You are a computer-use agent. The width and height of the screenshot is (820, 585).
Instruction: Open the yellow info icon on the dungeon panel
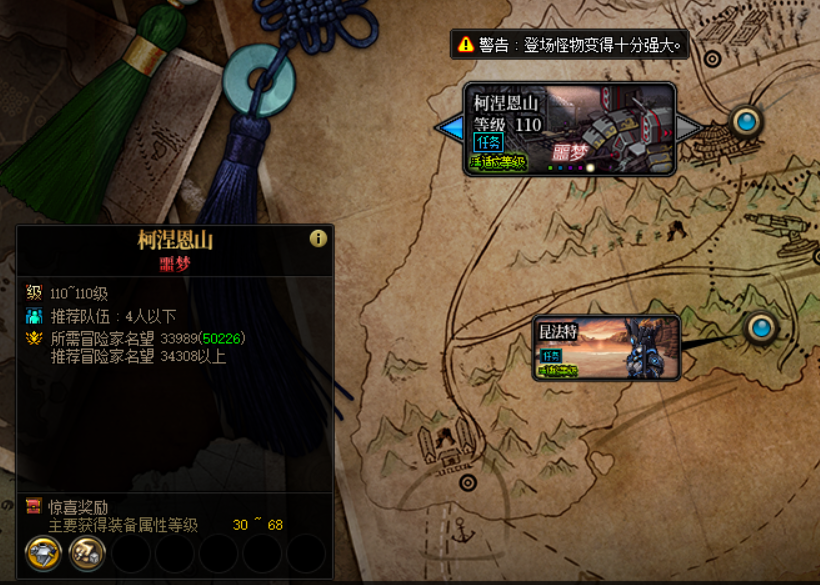(x=318, y=238)
